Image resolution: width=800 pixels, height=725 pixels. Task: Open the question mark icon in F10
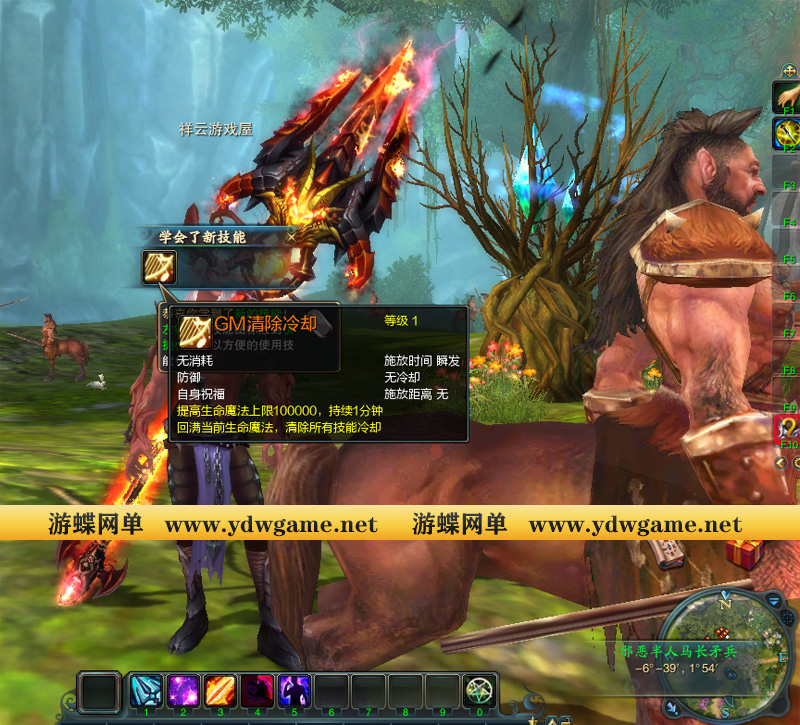pyautogui.click(x=788, y=428)
